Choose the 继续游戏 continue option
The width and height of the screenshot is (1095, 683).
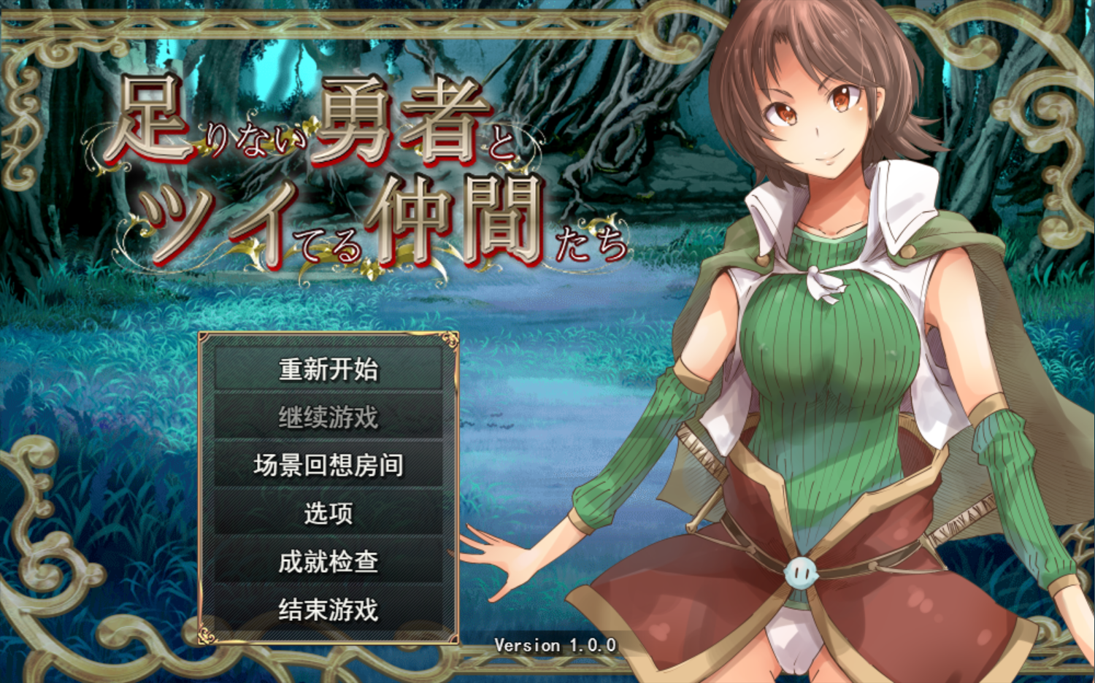328,417
